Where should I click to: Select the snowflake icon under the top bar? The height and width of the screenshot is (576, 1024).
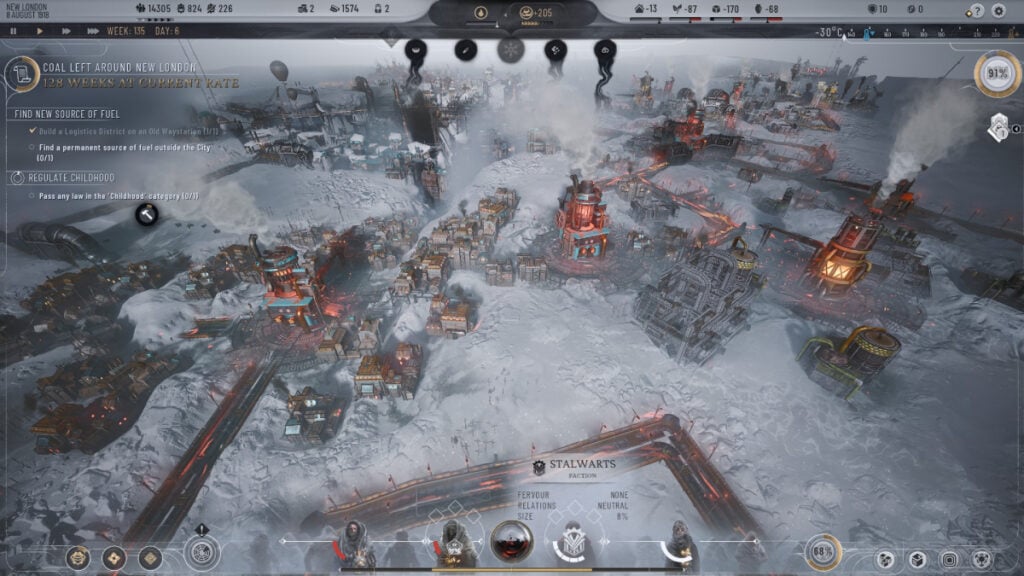[x=511, y=49]
